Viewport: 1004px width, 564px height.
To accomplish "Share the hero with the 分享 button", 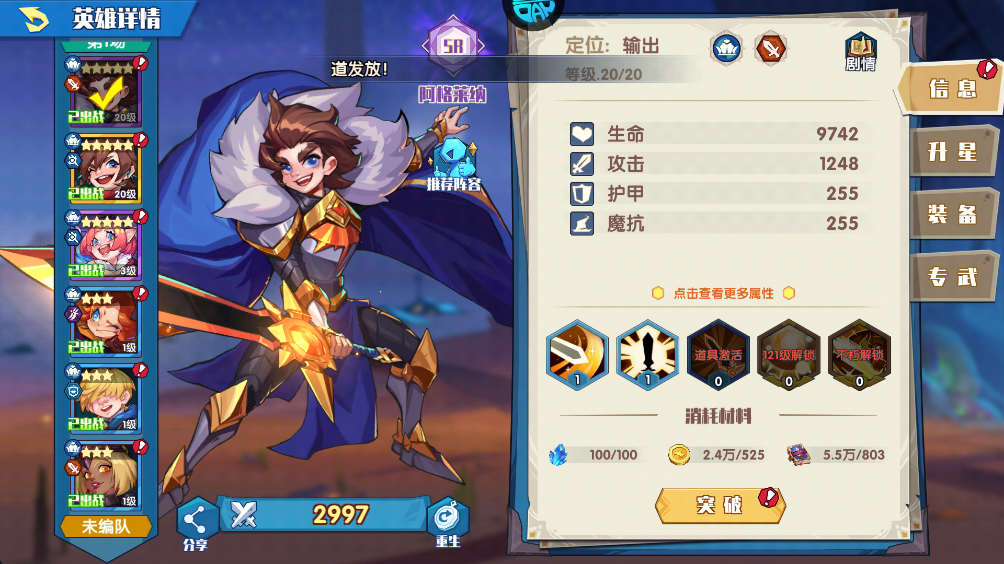I will click(x=196, y=521).
